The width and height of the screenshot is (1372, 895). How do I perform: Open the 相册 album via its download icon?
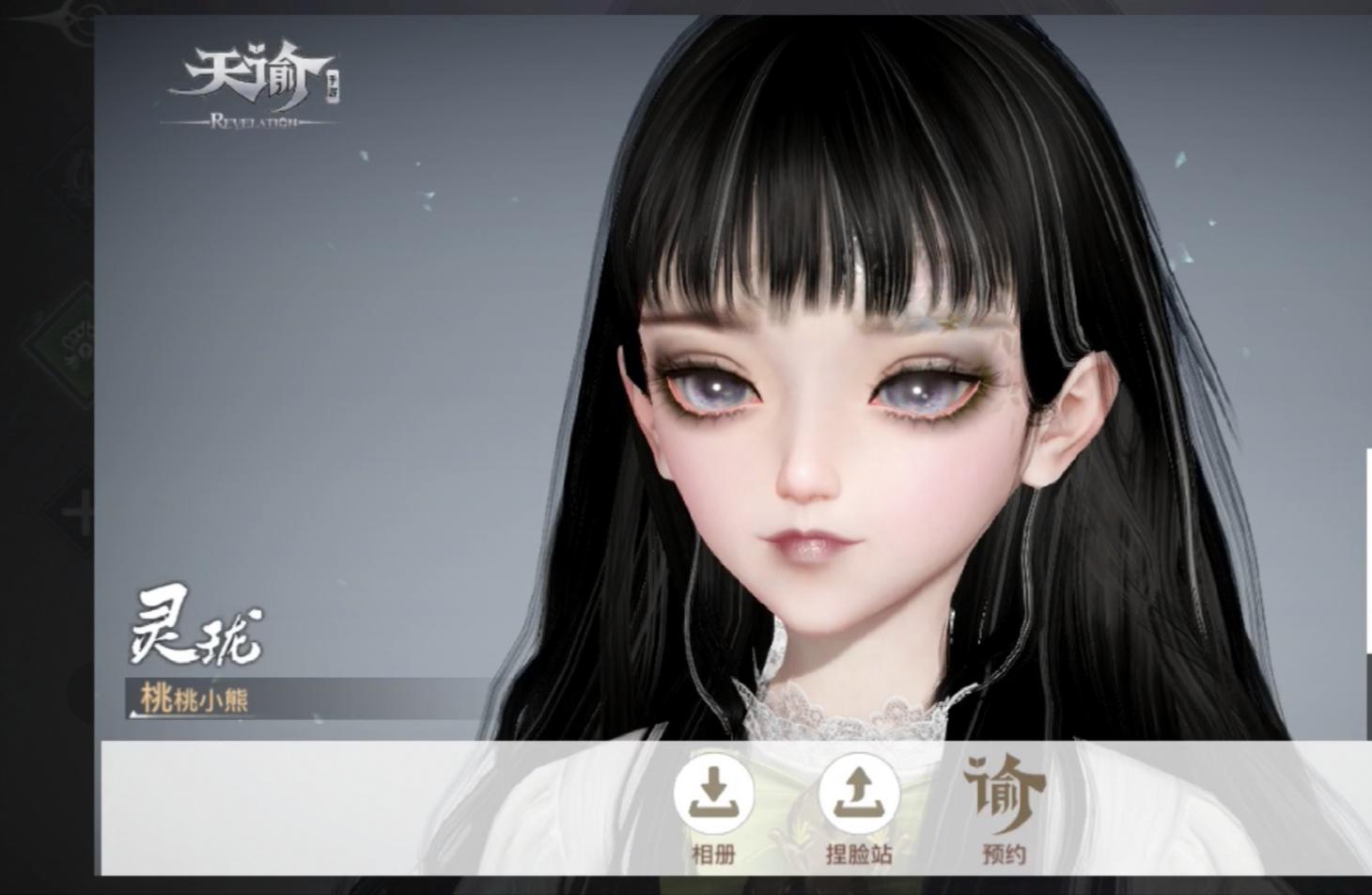(714, 794)
